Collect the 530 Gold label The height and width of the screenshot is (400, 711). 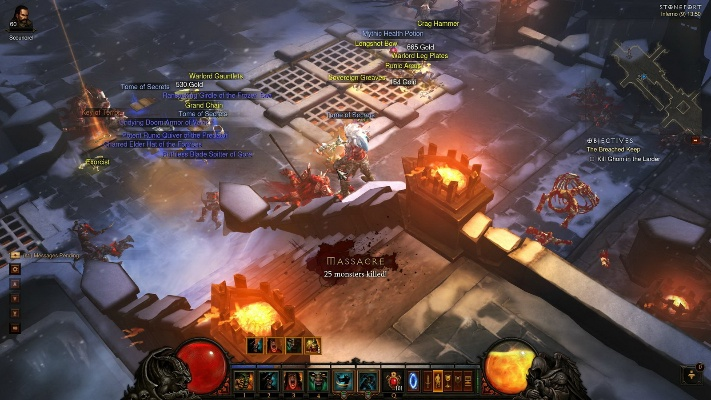(x=188, y=85)
